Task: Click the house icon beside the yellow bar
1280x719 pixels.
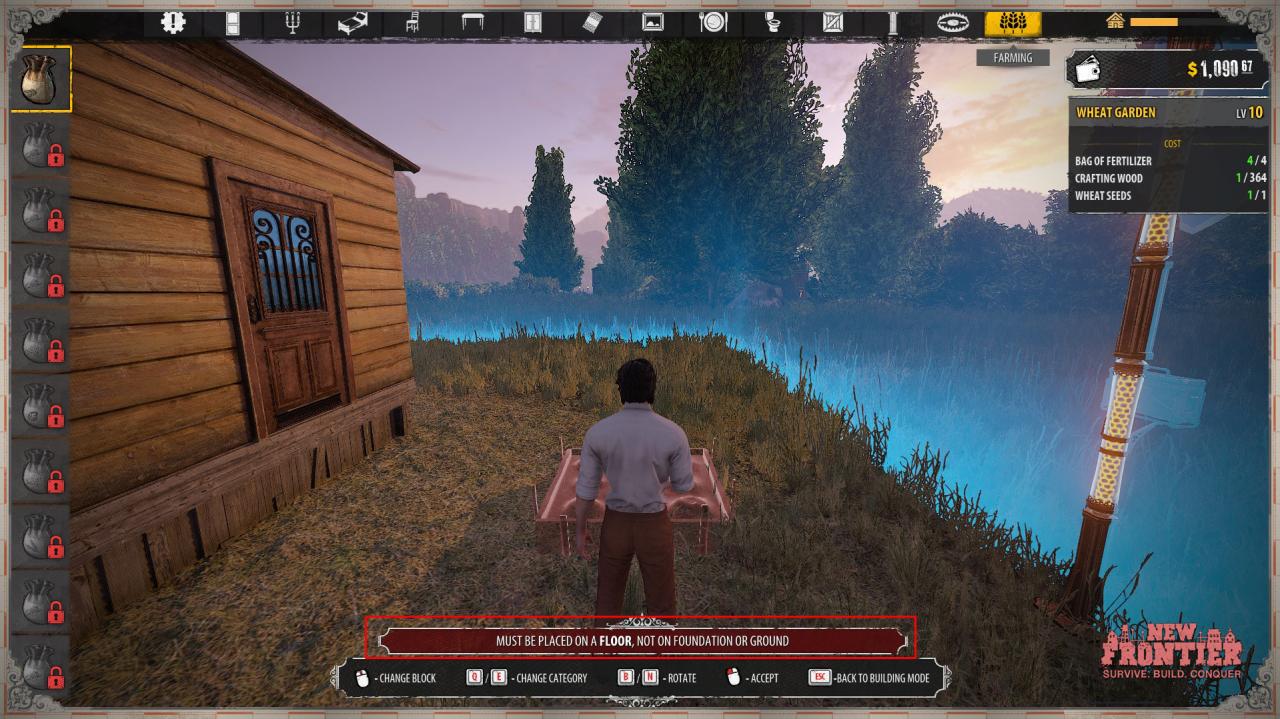Action: click(1115, 21)
